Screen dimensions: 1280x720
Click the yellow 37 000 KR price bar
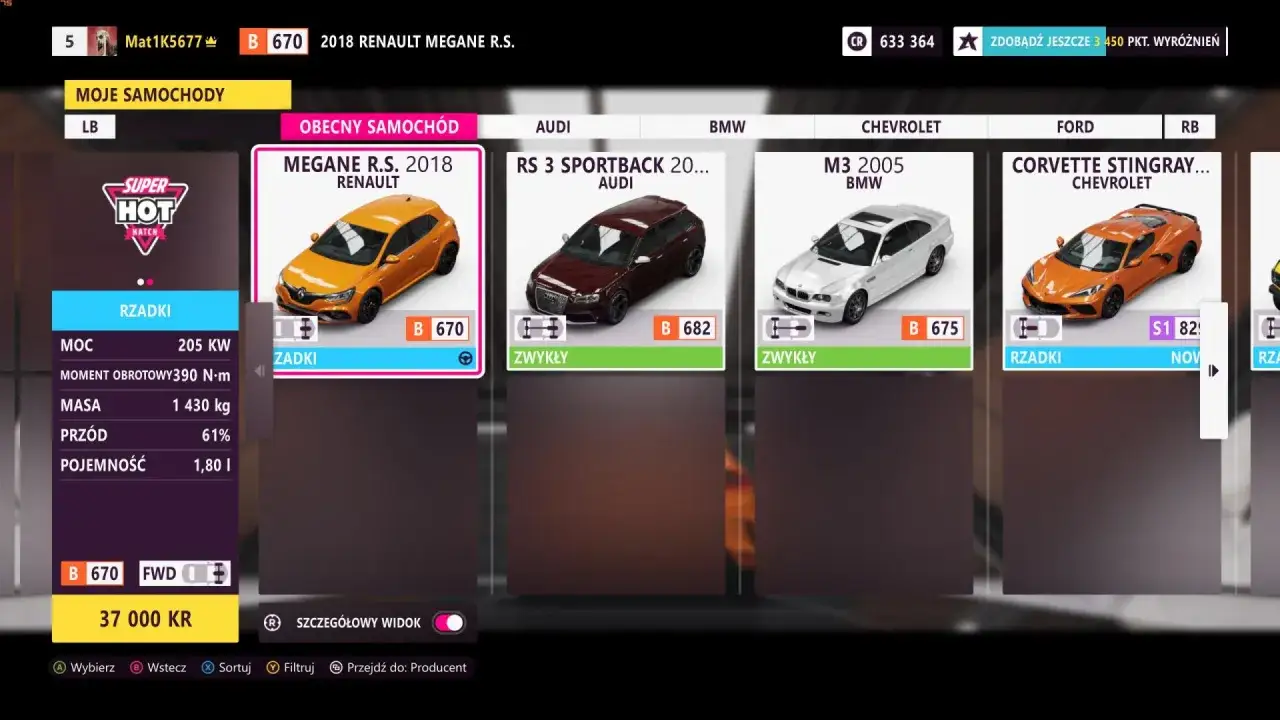tap(145, 618)
